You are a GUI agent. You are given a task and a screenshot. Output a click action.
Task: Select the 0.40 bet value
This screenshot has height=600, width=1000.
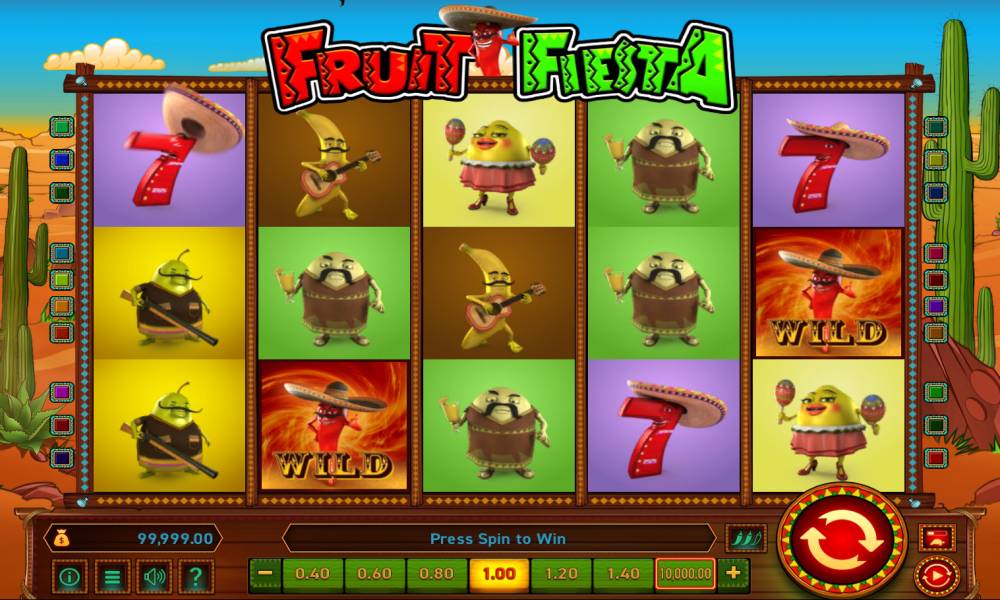pos(313,574)
